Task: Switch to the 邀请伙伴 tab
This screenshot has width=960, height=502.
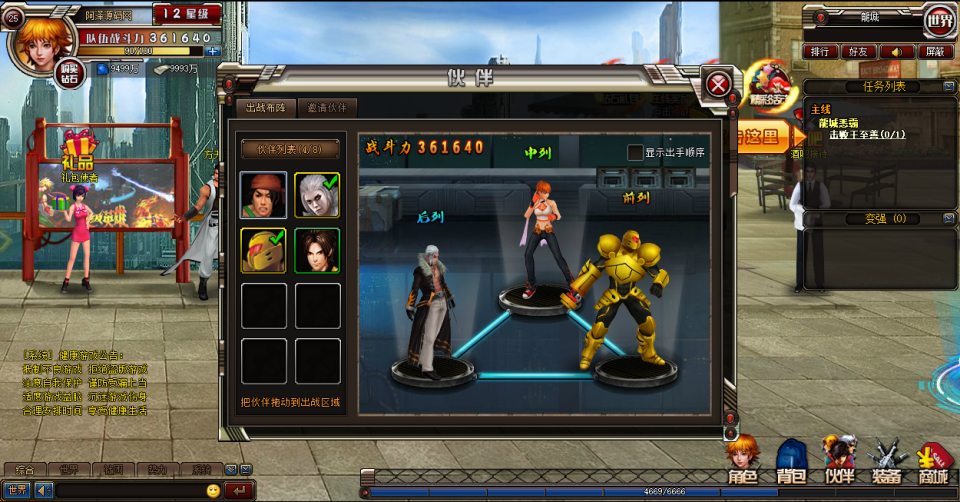Action: coord(327,108)
